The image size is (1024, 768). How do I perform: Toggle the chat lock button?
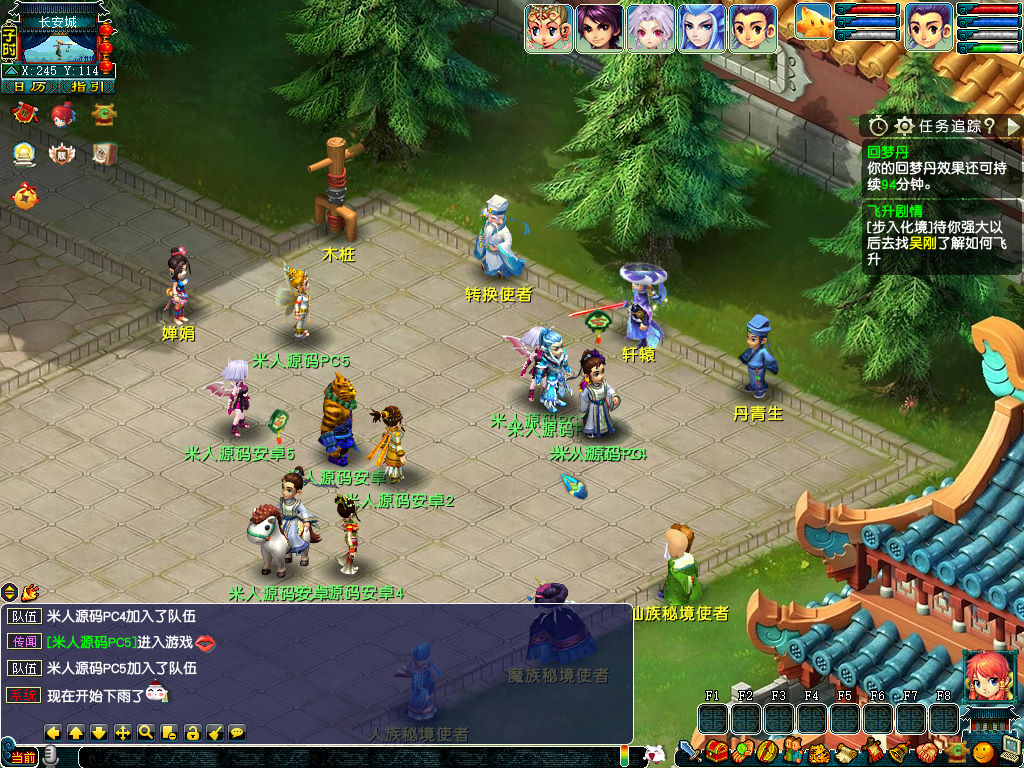(192, 732)
